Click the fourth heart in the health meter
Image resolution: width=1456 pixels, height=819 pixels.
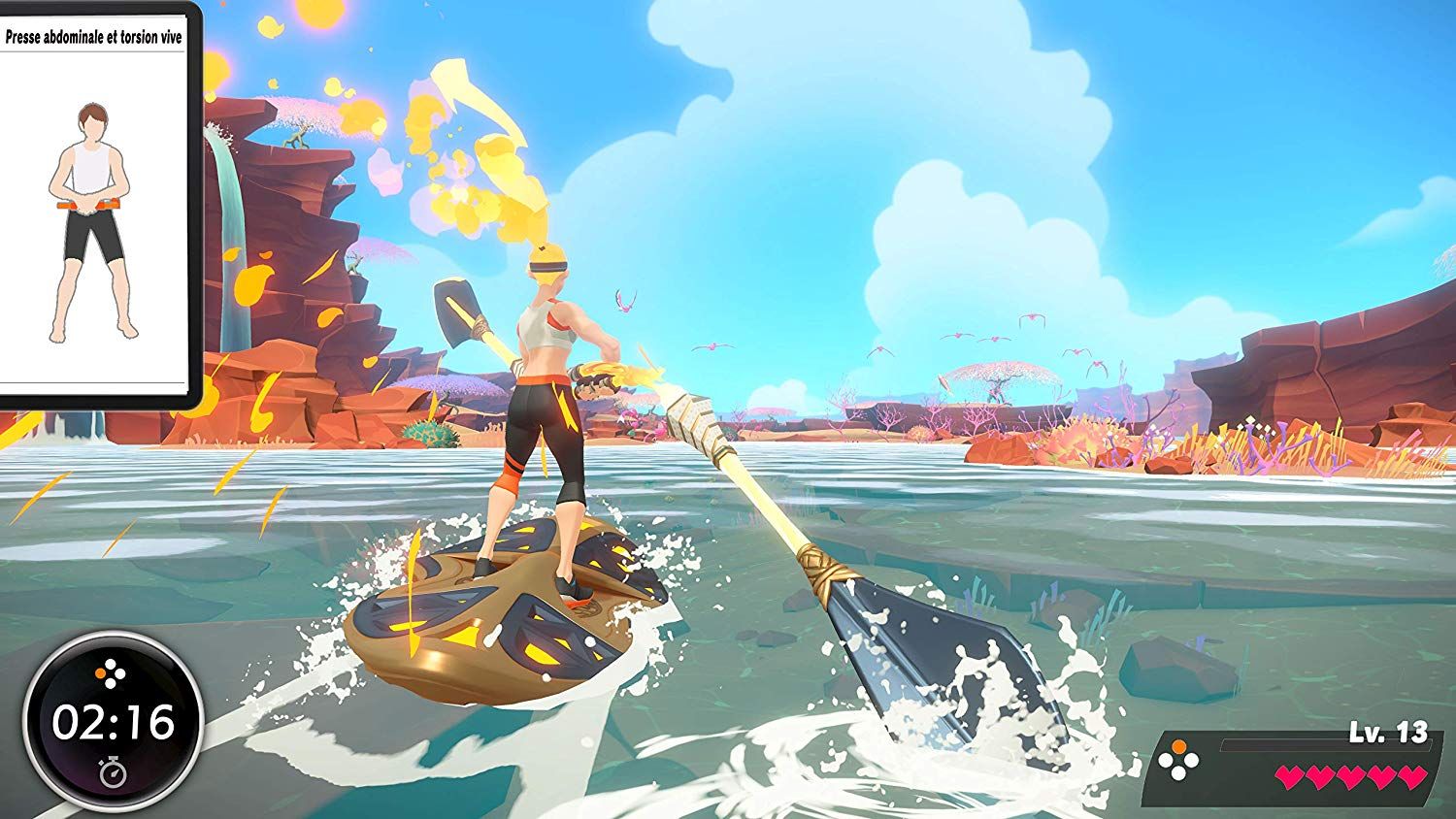(x=1381, y=776)
